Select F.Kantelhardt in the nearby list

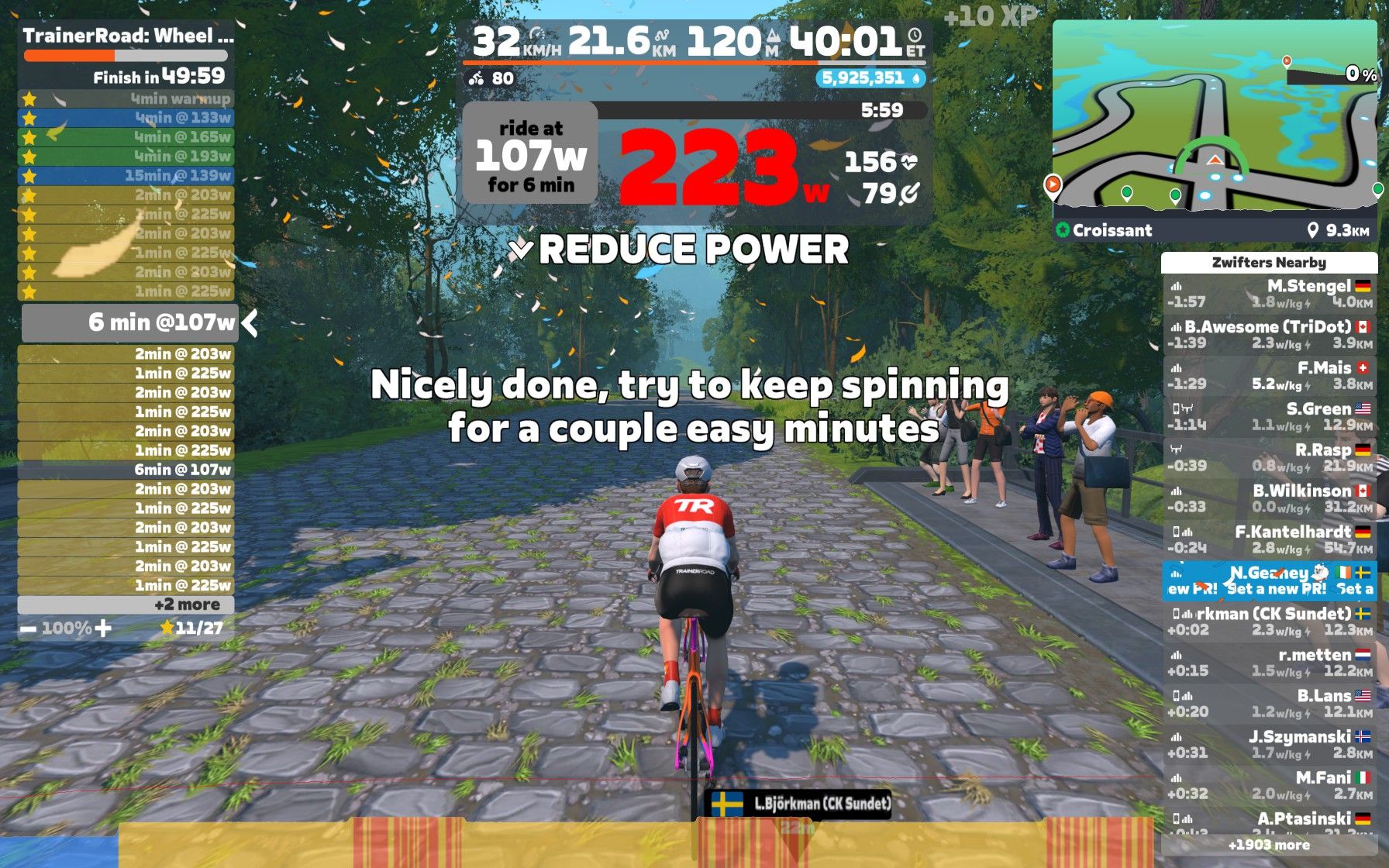1269,540
